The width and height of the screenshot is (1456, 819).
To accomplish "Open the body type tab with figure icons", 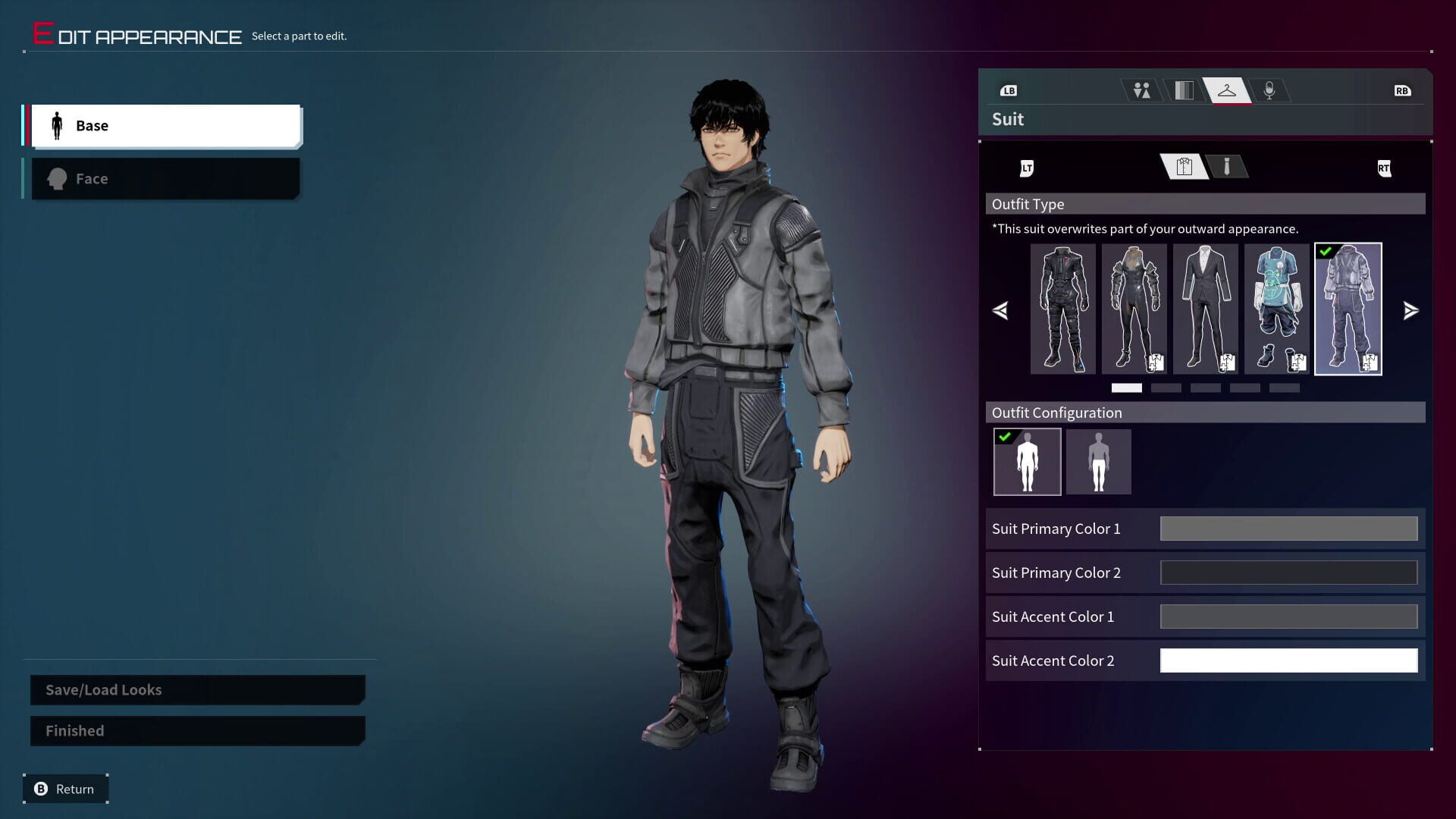I will (1141, 89).
